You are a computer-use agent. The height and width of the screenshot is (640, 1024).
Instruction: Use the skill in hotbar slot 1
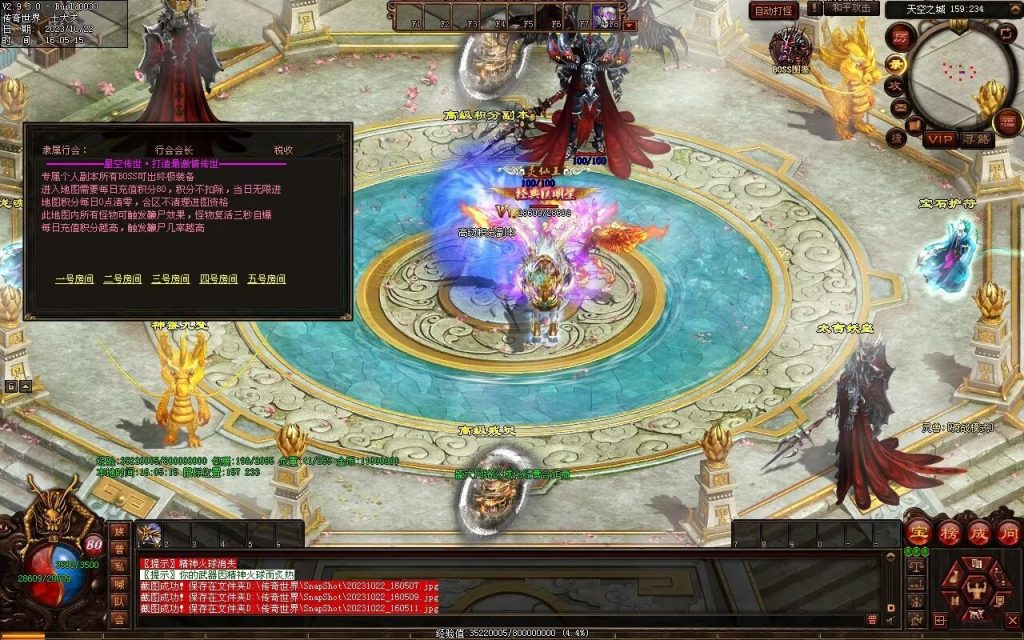[150, 535]
